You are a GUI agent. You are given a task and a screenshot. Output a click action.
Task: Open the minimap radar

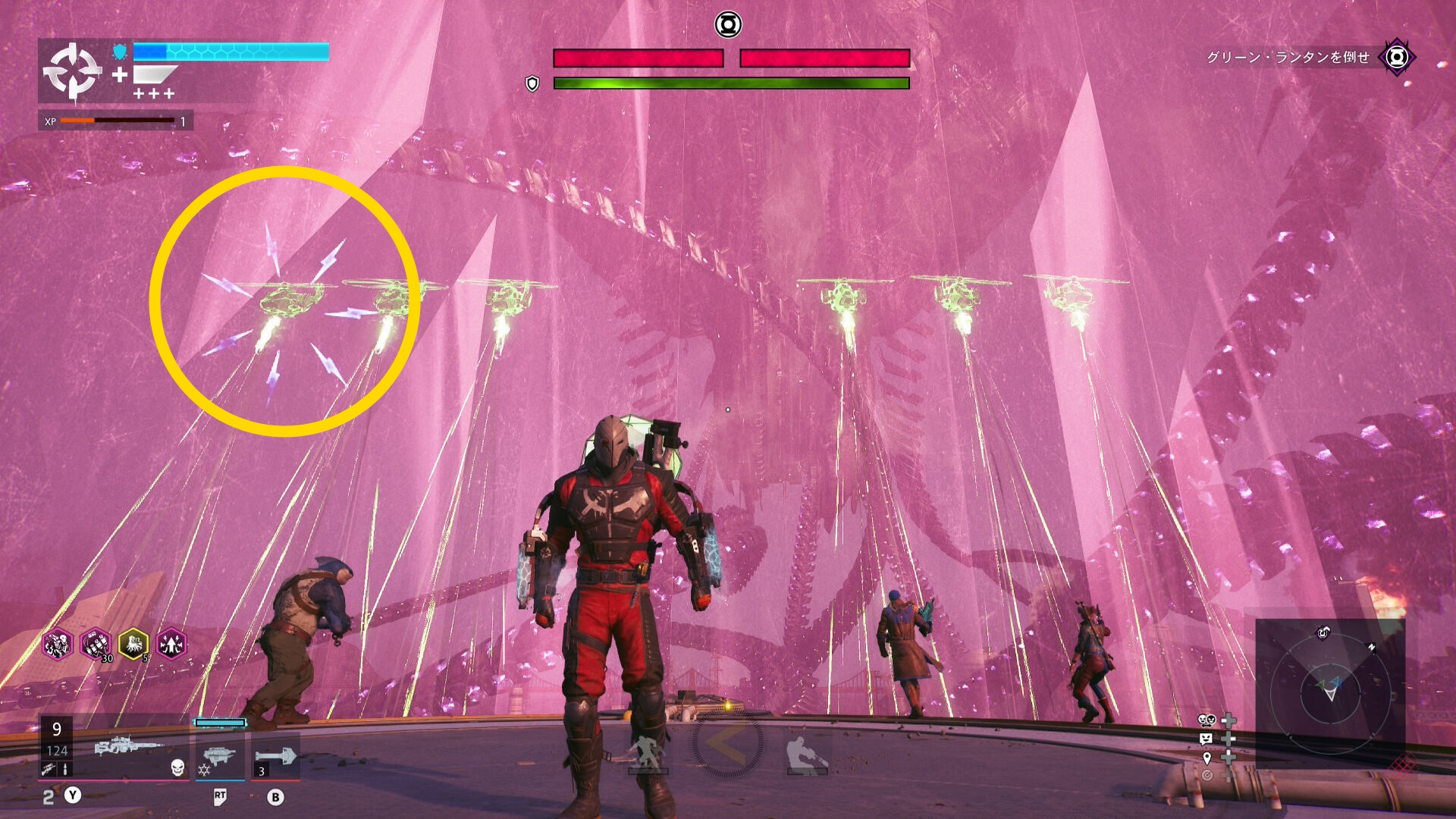pos(1330,692)
